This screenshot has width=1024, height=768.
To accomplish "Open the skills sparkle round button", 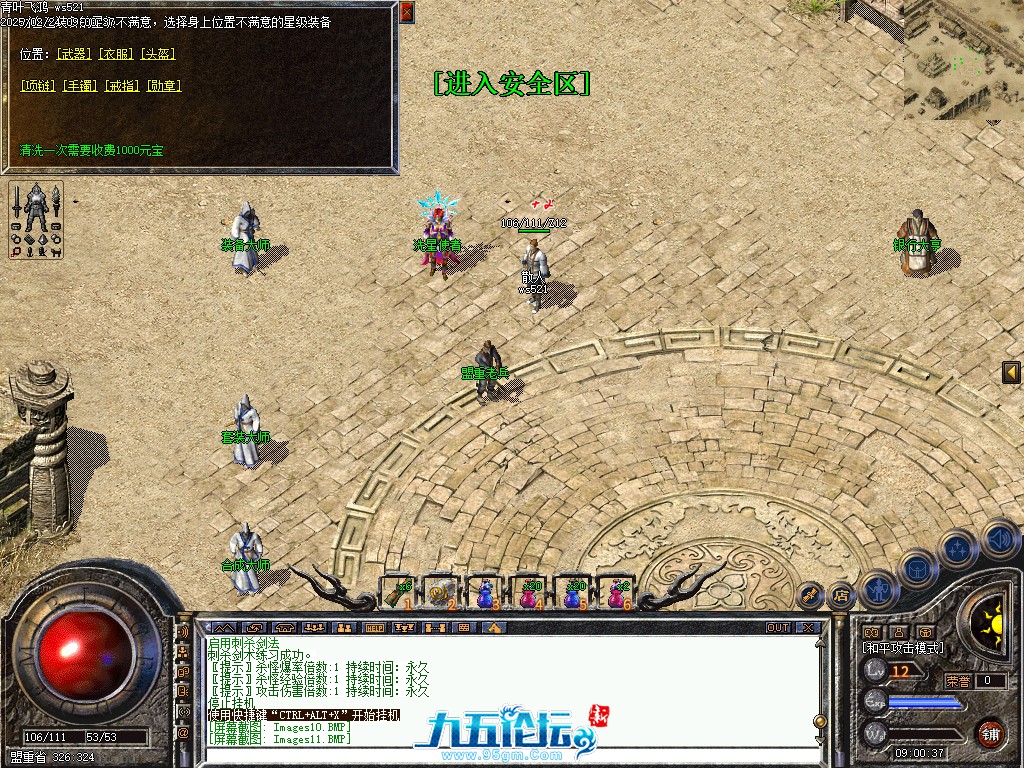I will pos(957,548).
